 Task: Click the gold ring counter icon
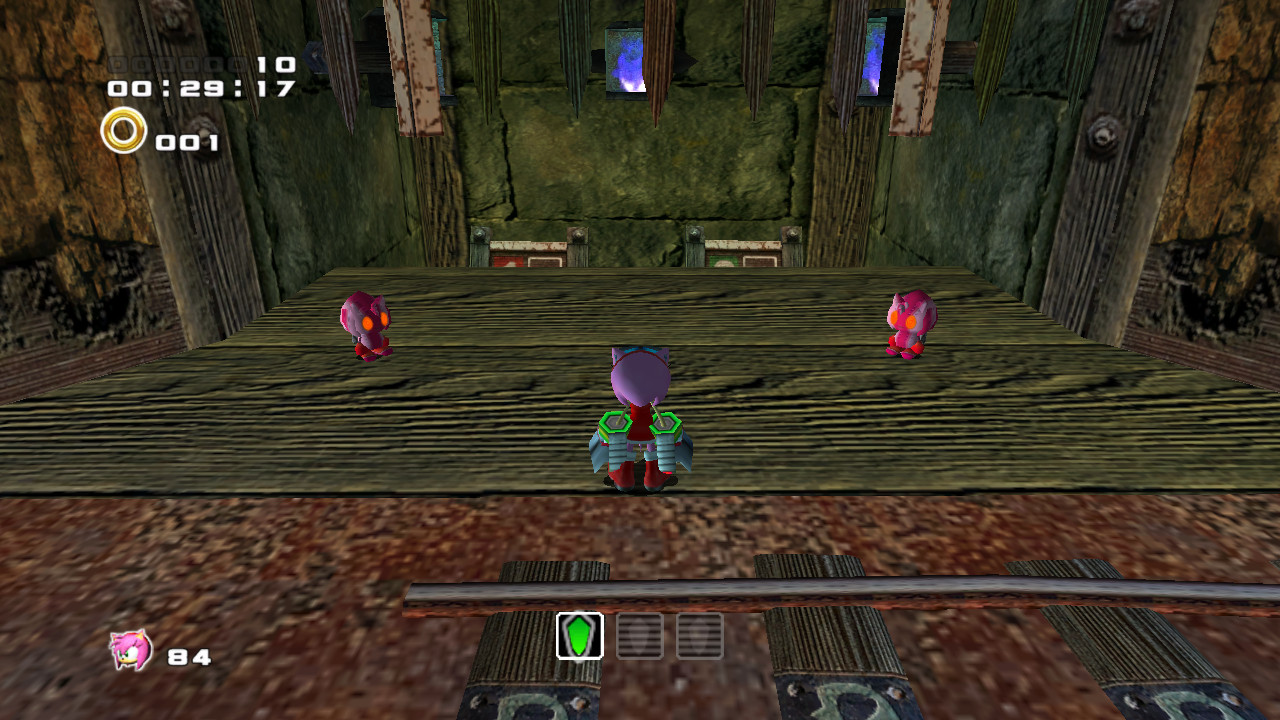coord(123,131)
